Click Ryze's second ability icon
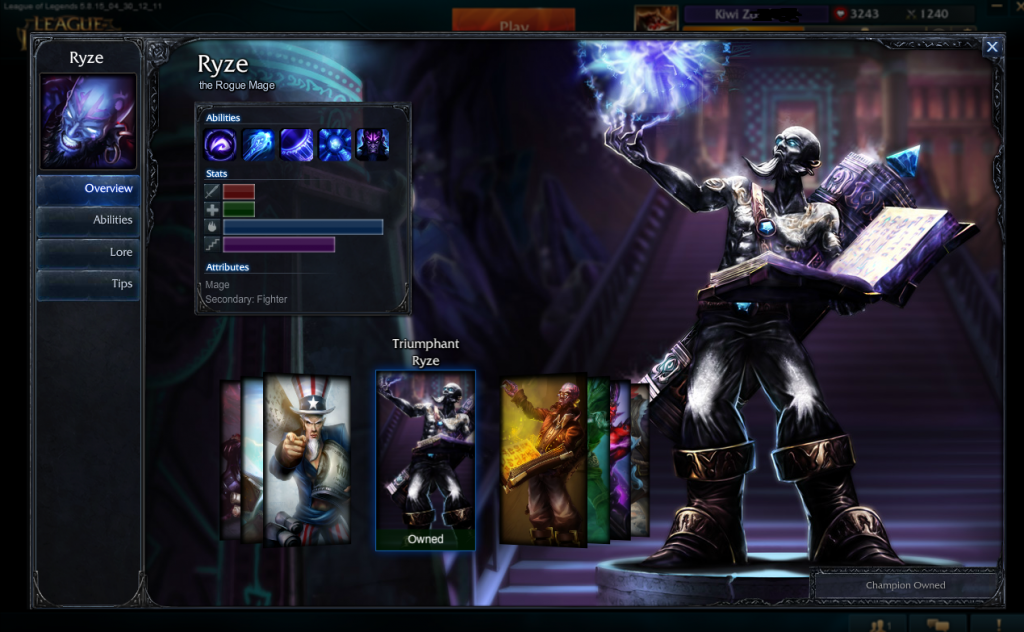Viewport: 1024px width, 632px height. [x=258, y=145]
